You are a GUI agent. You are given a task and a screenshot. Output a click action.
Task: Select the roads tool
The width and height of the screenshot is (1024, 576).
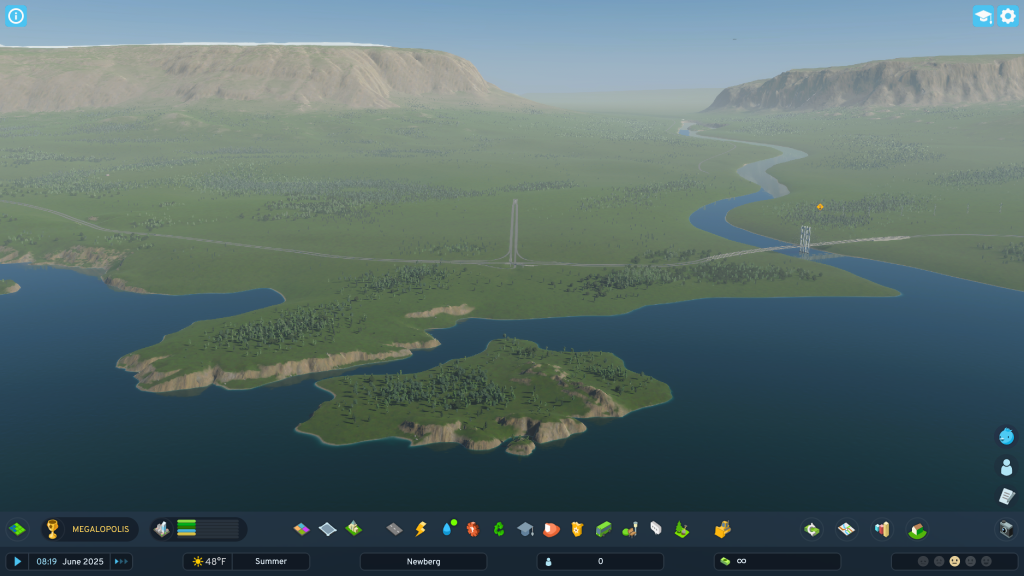(x=394, y=529)
